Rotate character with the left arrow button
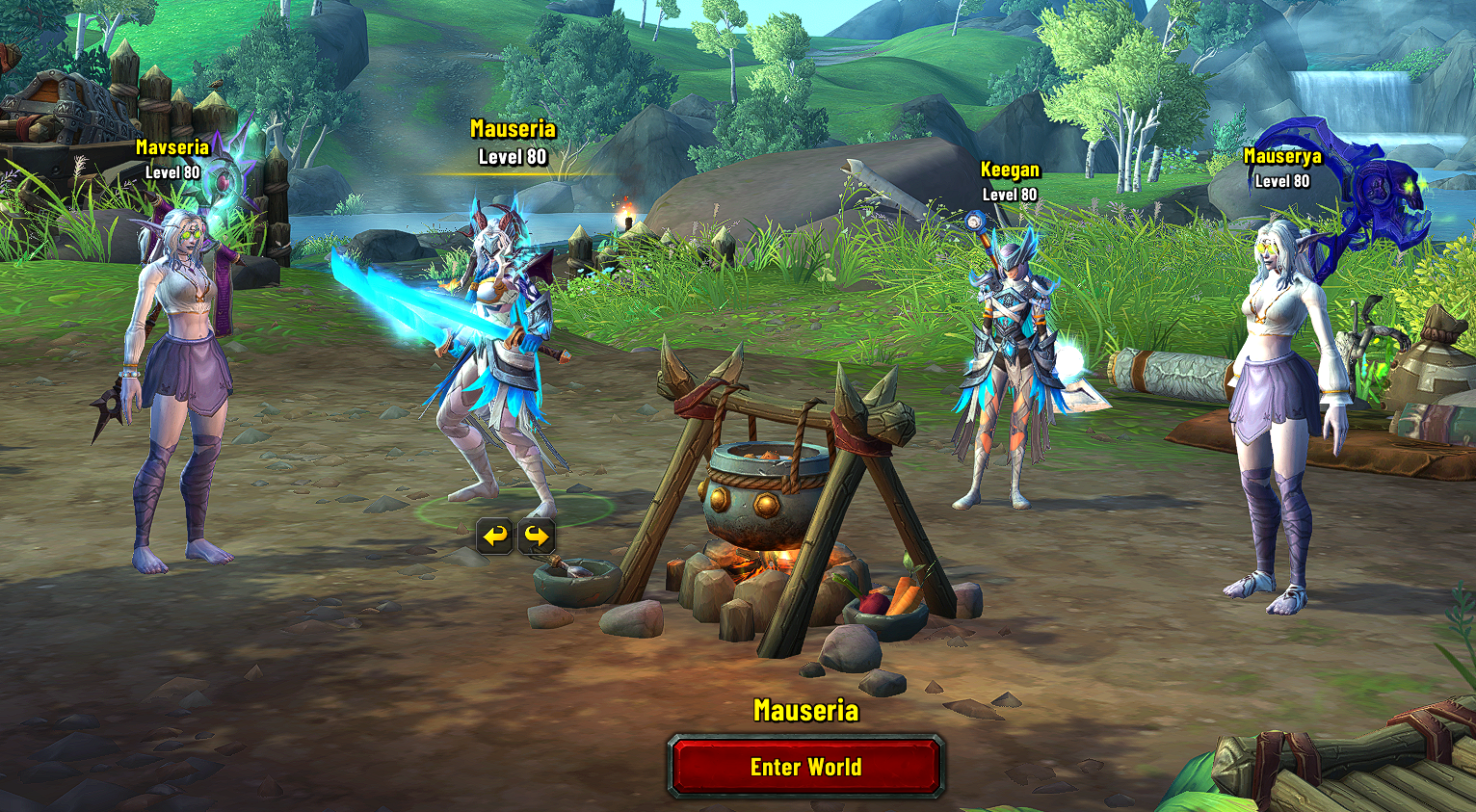The width and height of the screenshot is (1476, 812). [495, 536]
